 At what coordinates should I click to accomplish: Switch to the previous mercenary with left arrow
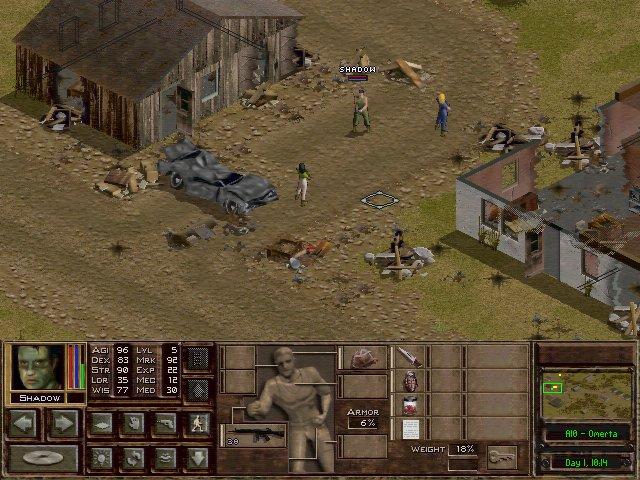[24, 423]
